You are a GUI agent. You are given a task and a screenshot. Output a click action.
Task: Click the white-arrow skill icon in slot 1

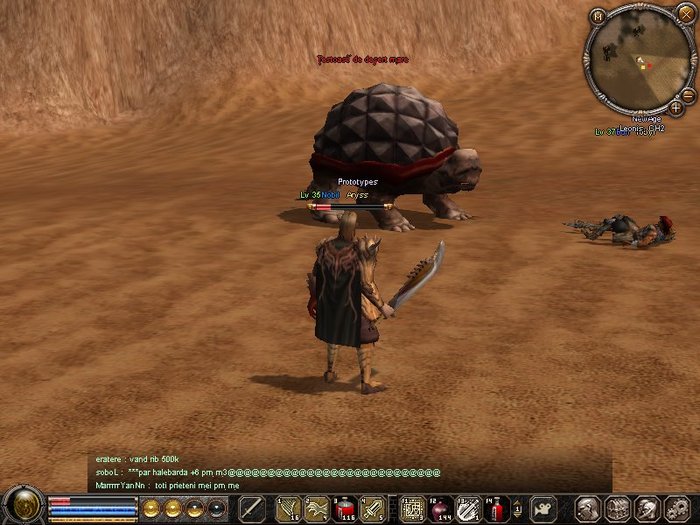point(288,508)
